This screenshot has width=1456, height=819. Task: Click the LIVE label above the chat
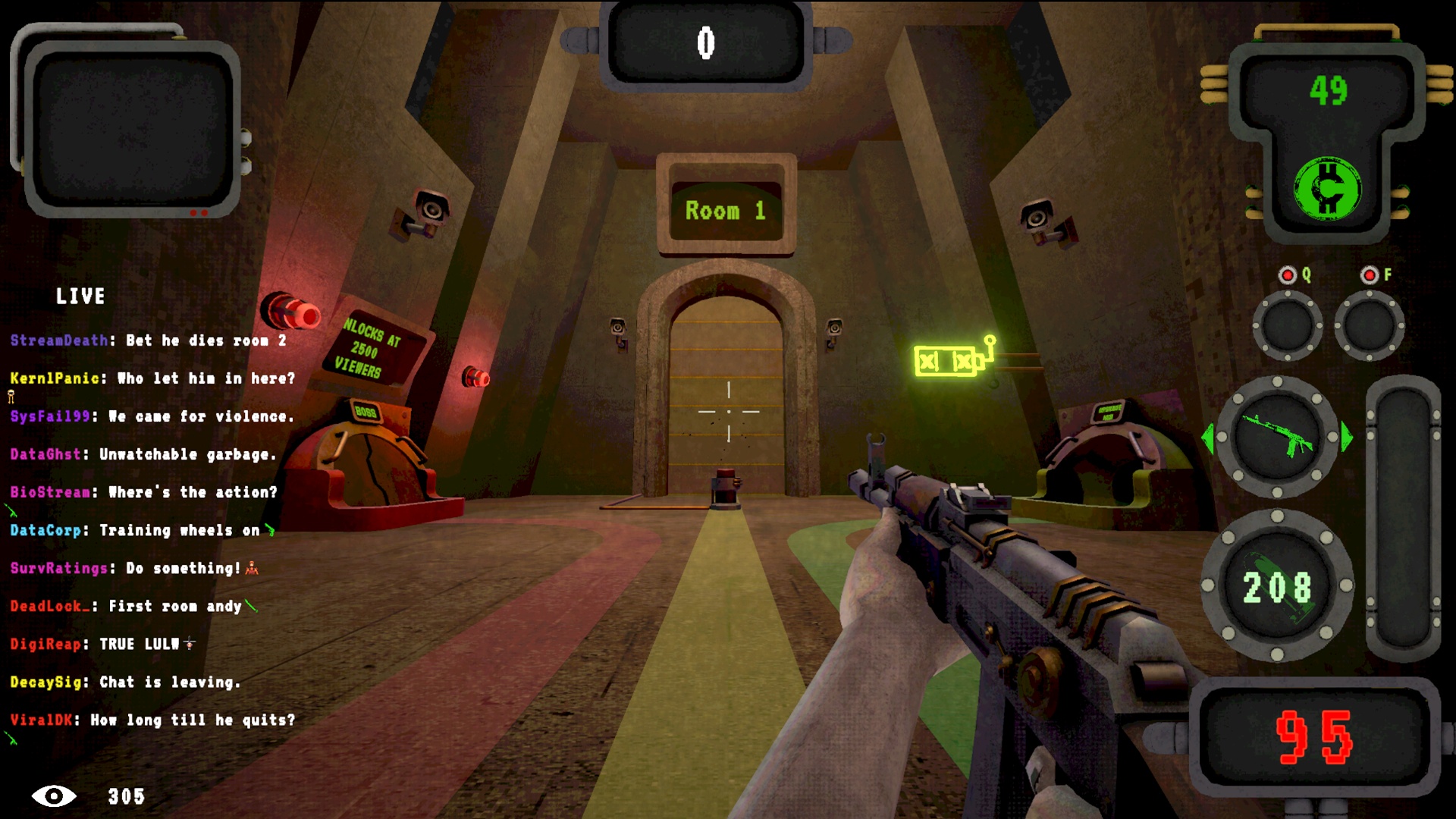pos(81,297)
